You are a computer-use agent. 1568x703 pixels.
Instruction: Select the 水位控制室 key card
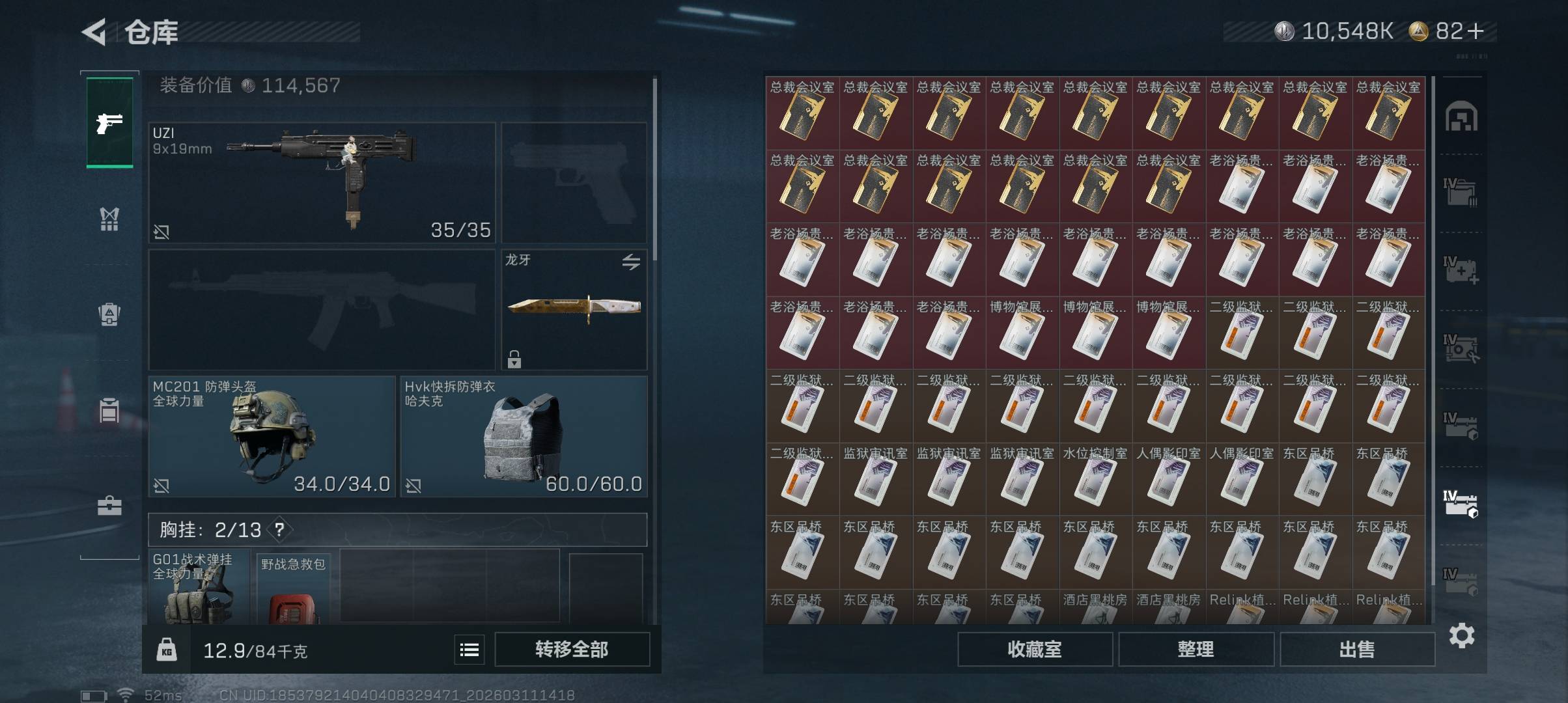[x=1095, y=478]
